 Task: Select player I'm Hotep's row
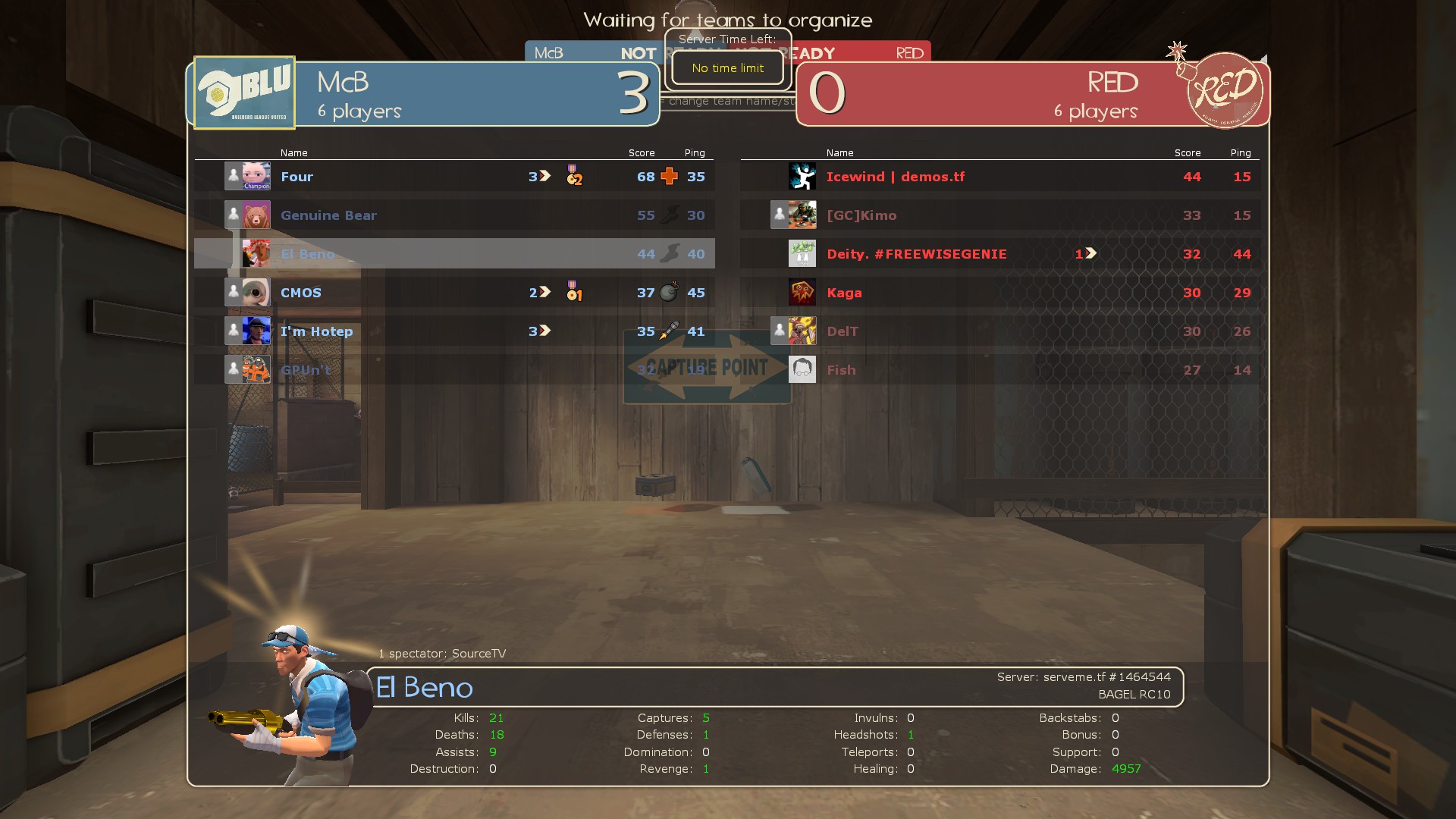click(x=316, y=331)
